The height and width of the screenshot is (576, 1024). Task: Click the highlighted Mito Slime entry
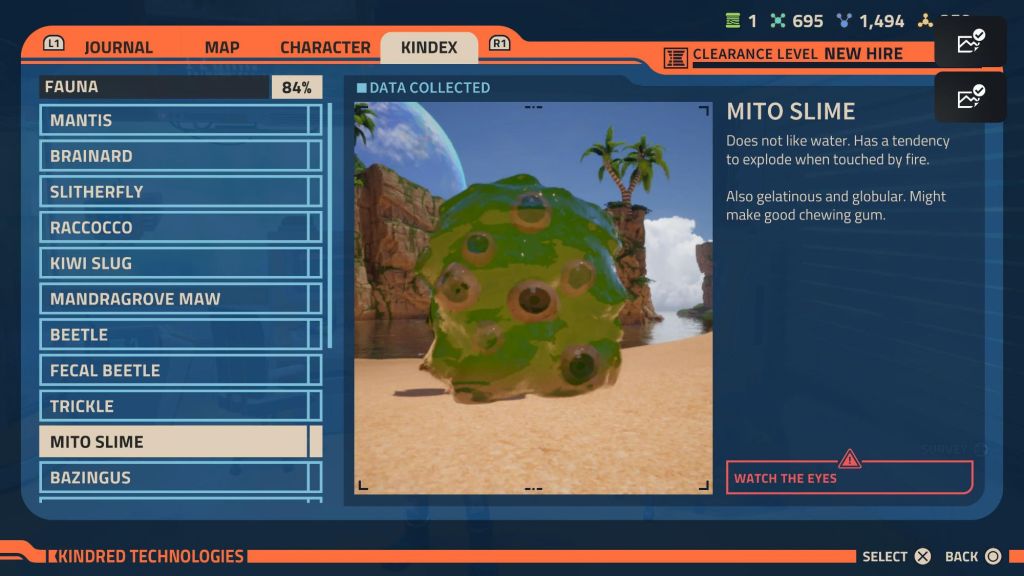point(173,442)
